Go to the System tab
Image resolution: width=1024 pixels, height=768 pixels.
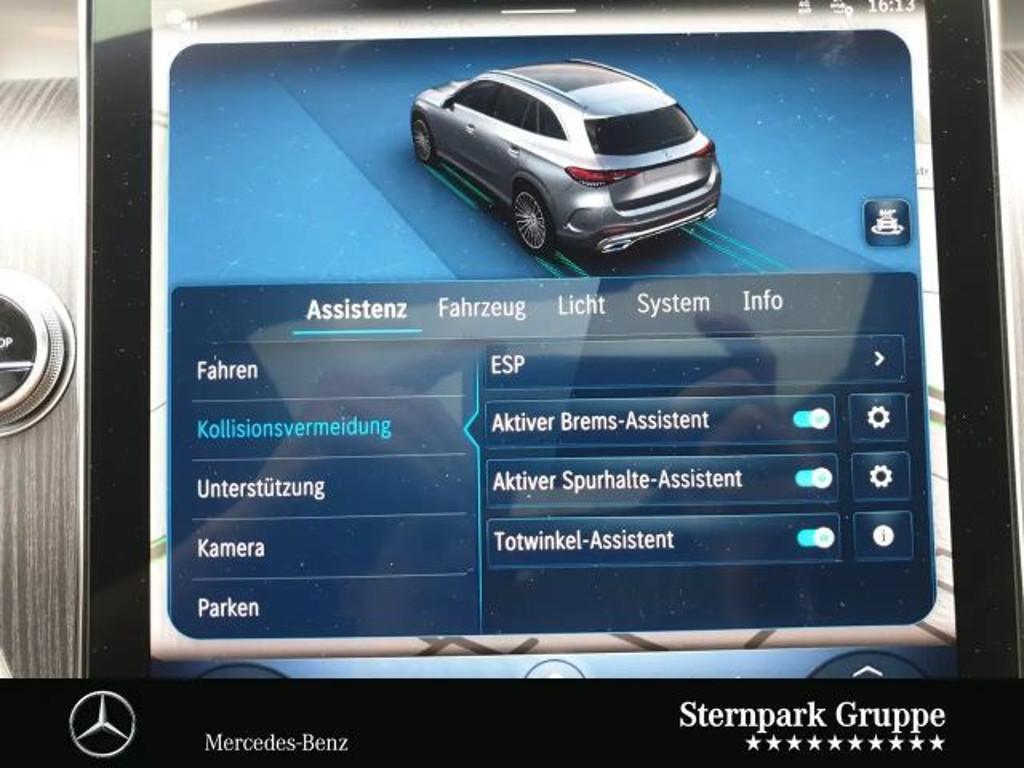tap(673, 303)
